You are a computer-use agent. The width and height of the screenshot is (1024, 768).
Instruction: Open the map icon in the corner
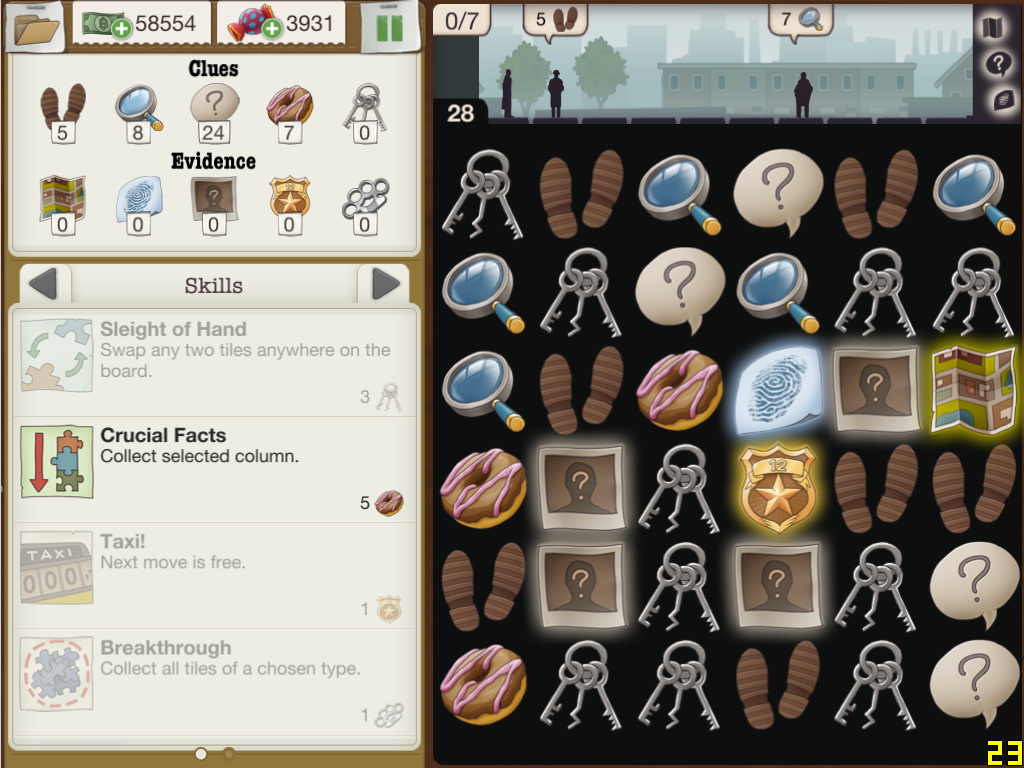click(995, 27)
